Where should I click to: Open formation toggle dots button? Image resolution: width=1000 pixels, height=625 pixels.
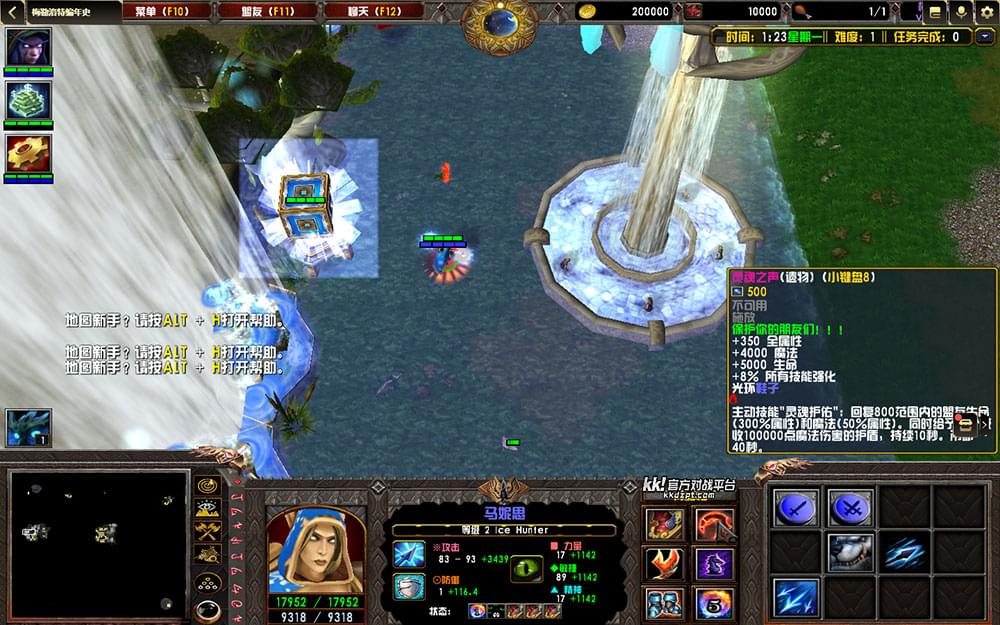pos(208,581)
